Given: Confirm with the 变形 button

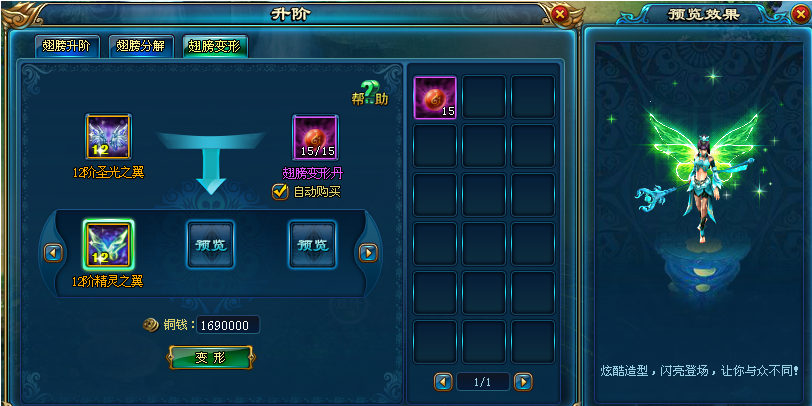Looking at the screenshot, I should 210,357.
